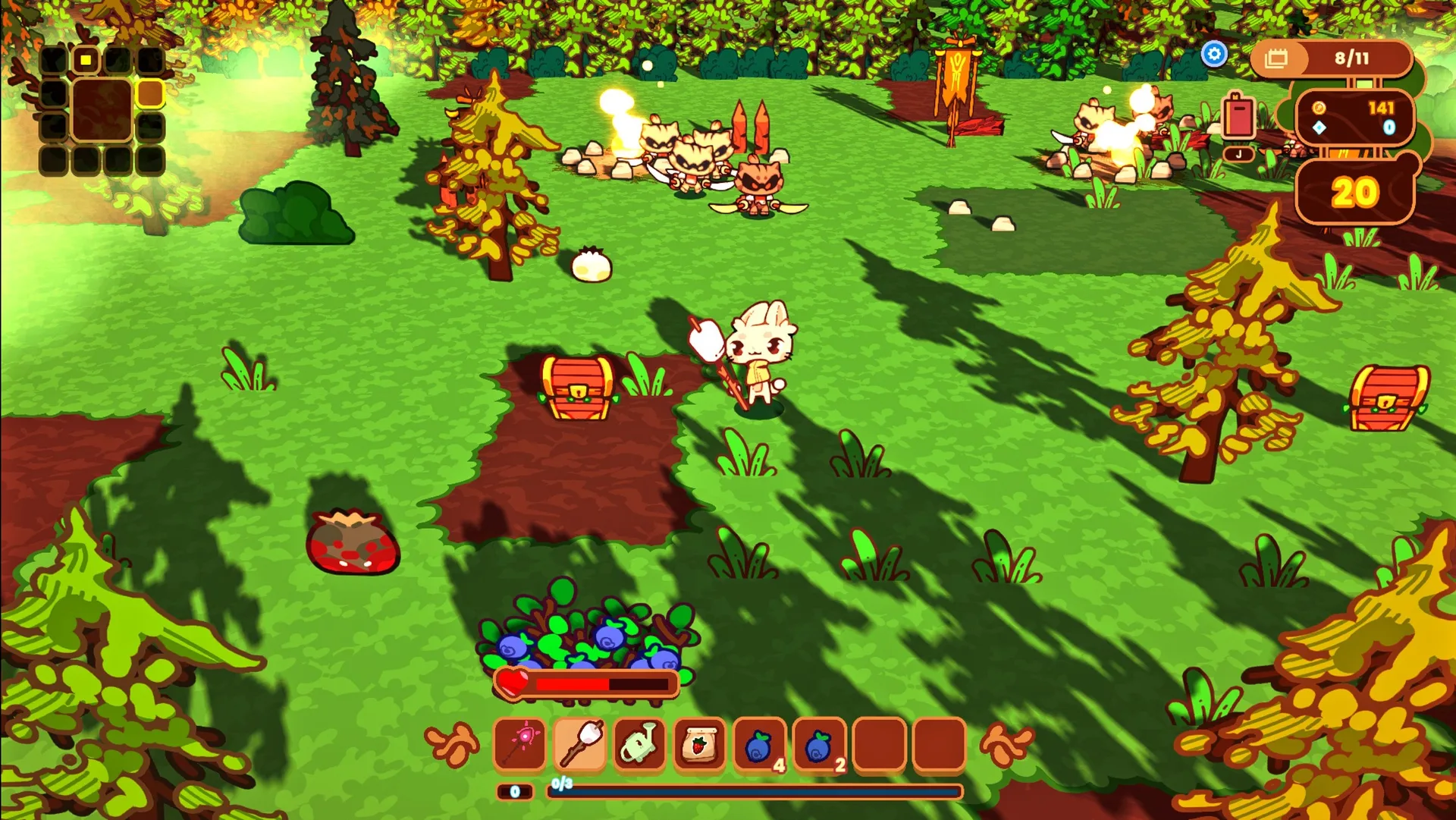Equip the marshmallow stick from the hotbar

580,744
